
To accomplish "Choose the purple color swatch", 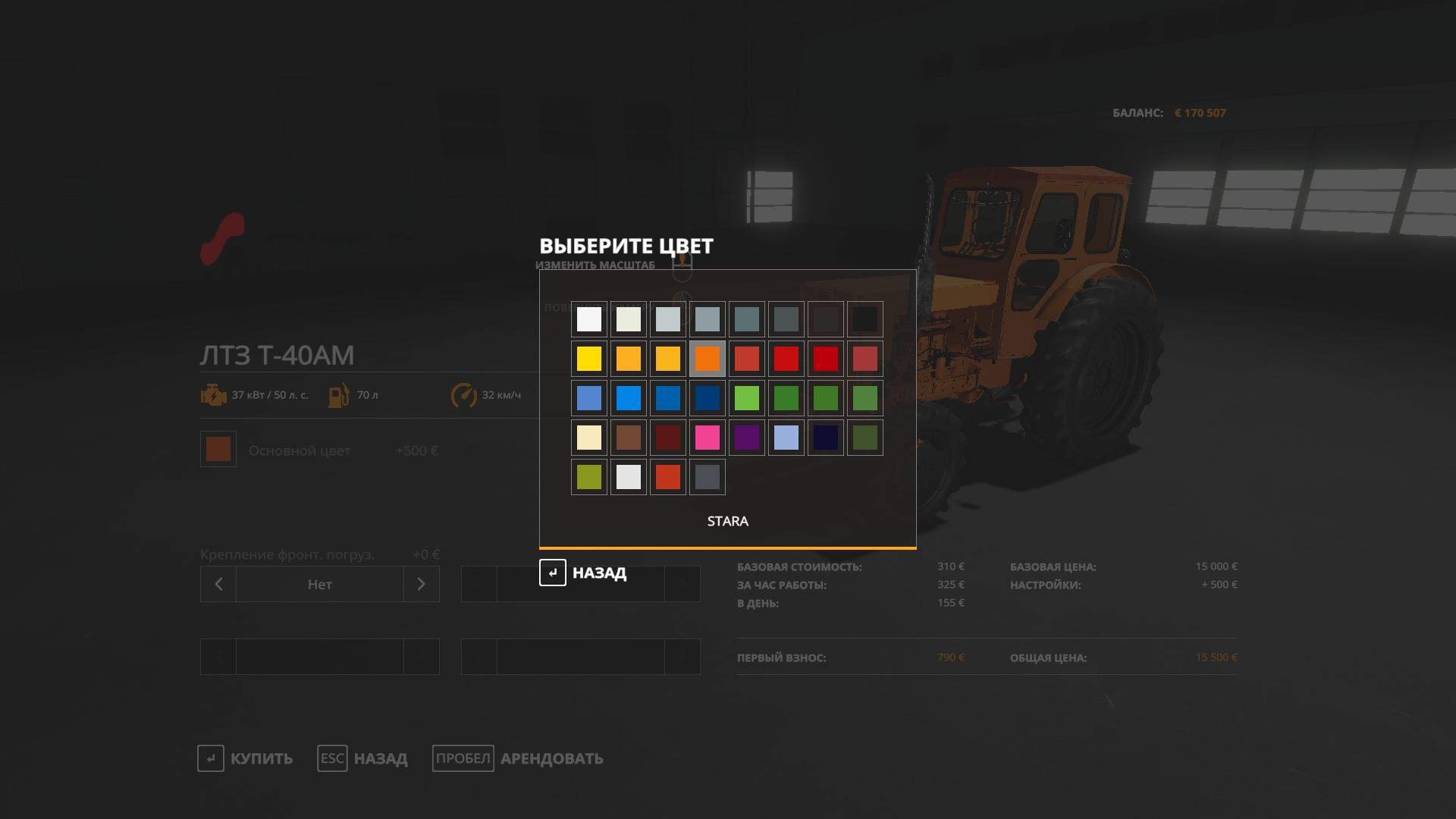I will (747, 438).
